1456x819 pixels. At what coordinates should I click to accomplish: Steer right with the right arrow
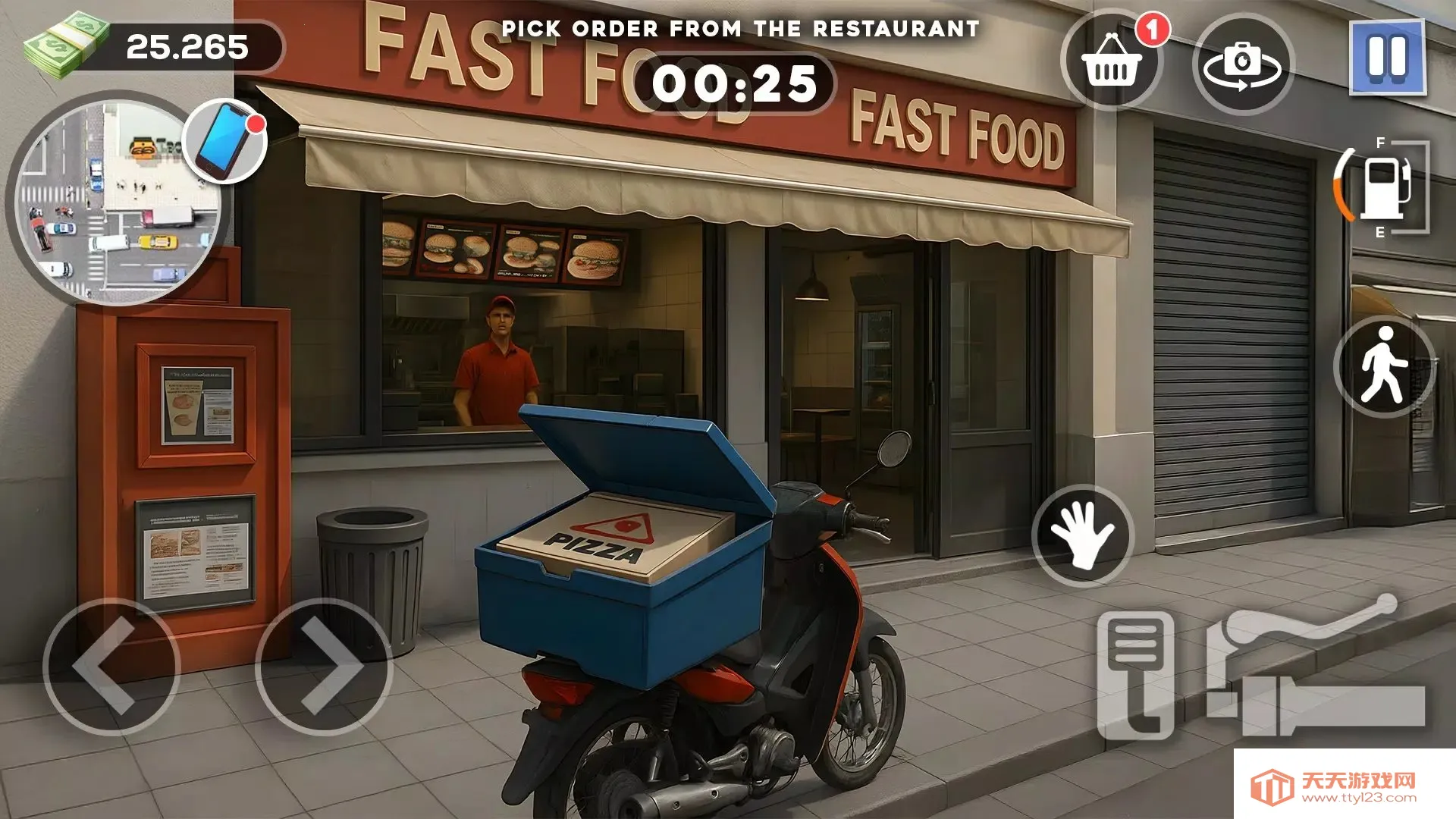click(x=324, y=667)
